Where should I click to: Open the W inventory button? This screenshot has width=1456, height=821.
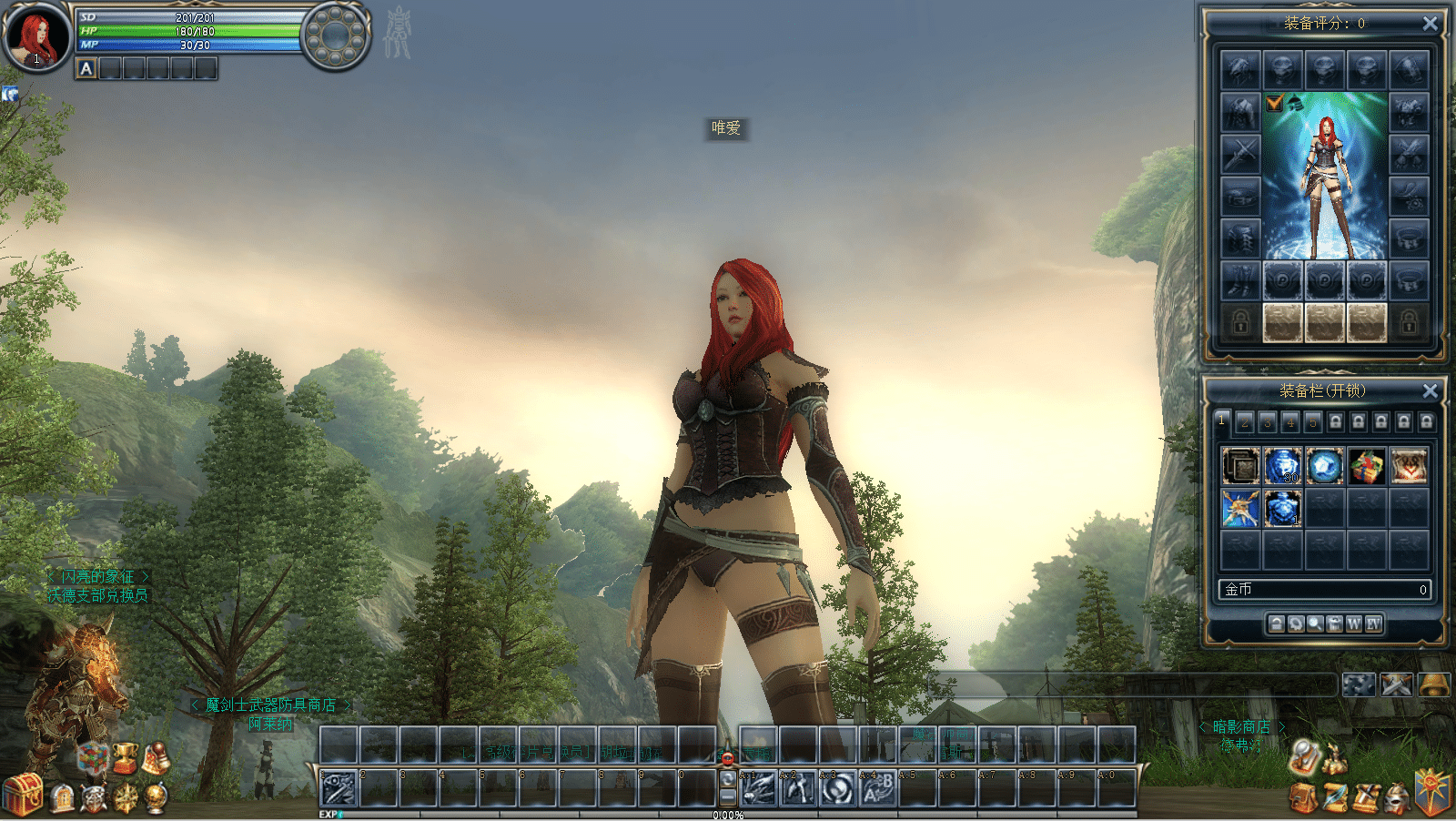(x=1354, y=623)
